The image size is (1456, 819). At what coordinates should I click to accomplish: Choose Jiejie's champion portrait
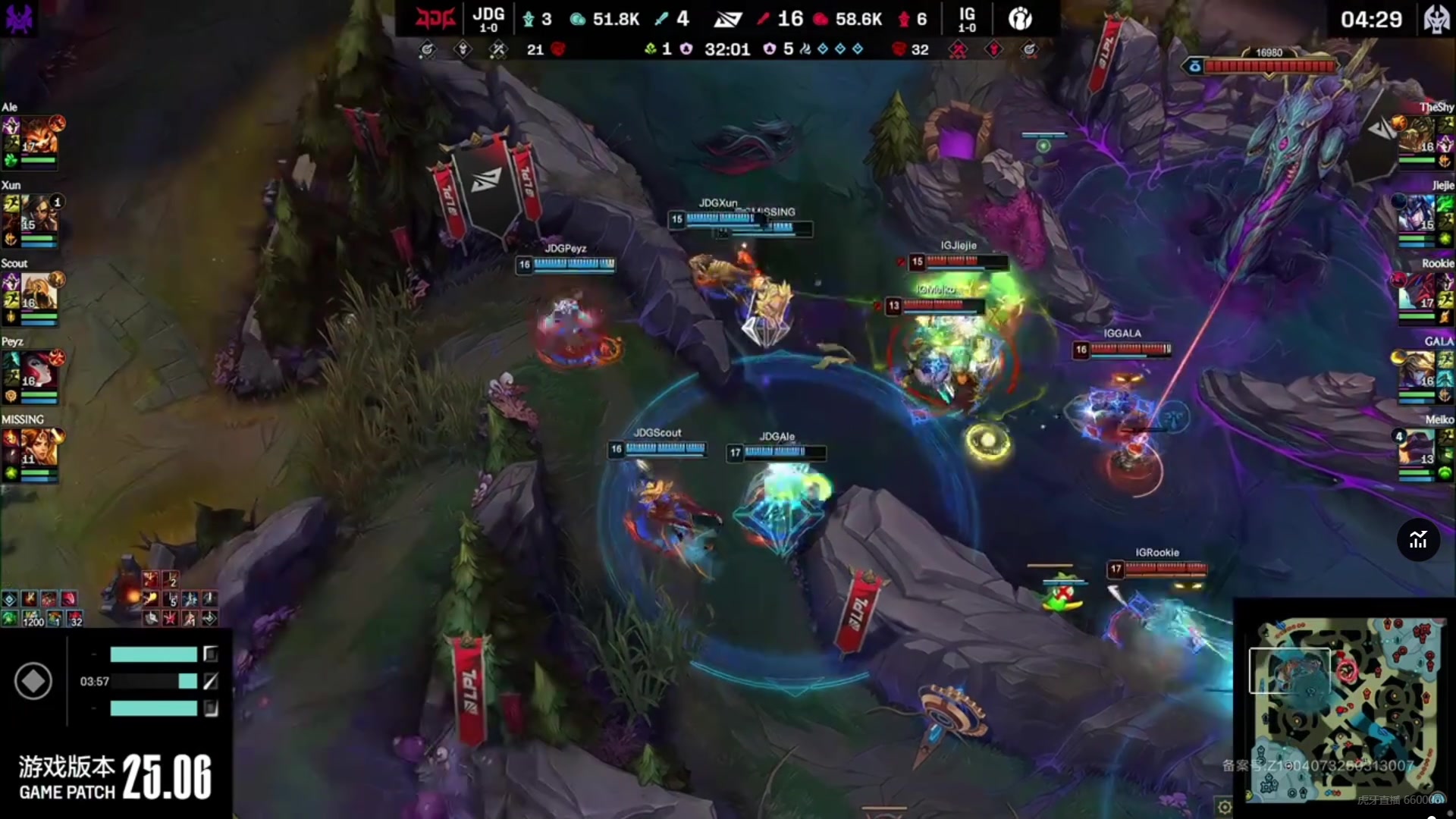(x=1416, y=213)
